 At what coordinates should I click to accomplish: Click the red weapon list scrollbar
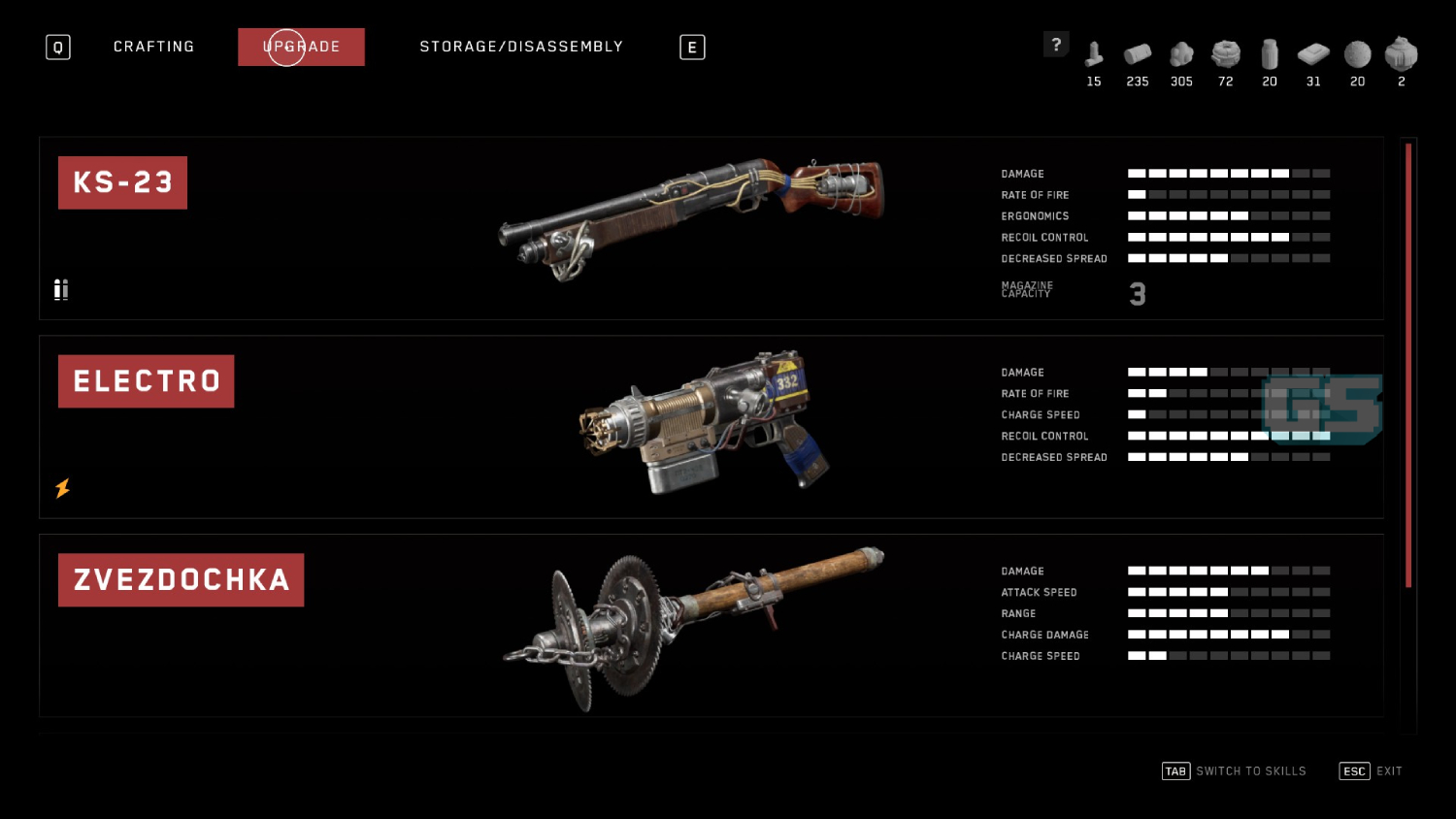point(1408,364)
